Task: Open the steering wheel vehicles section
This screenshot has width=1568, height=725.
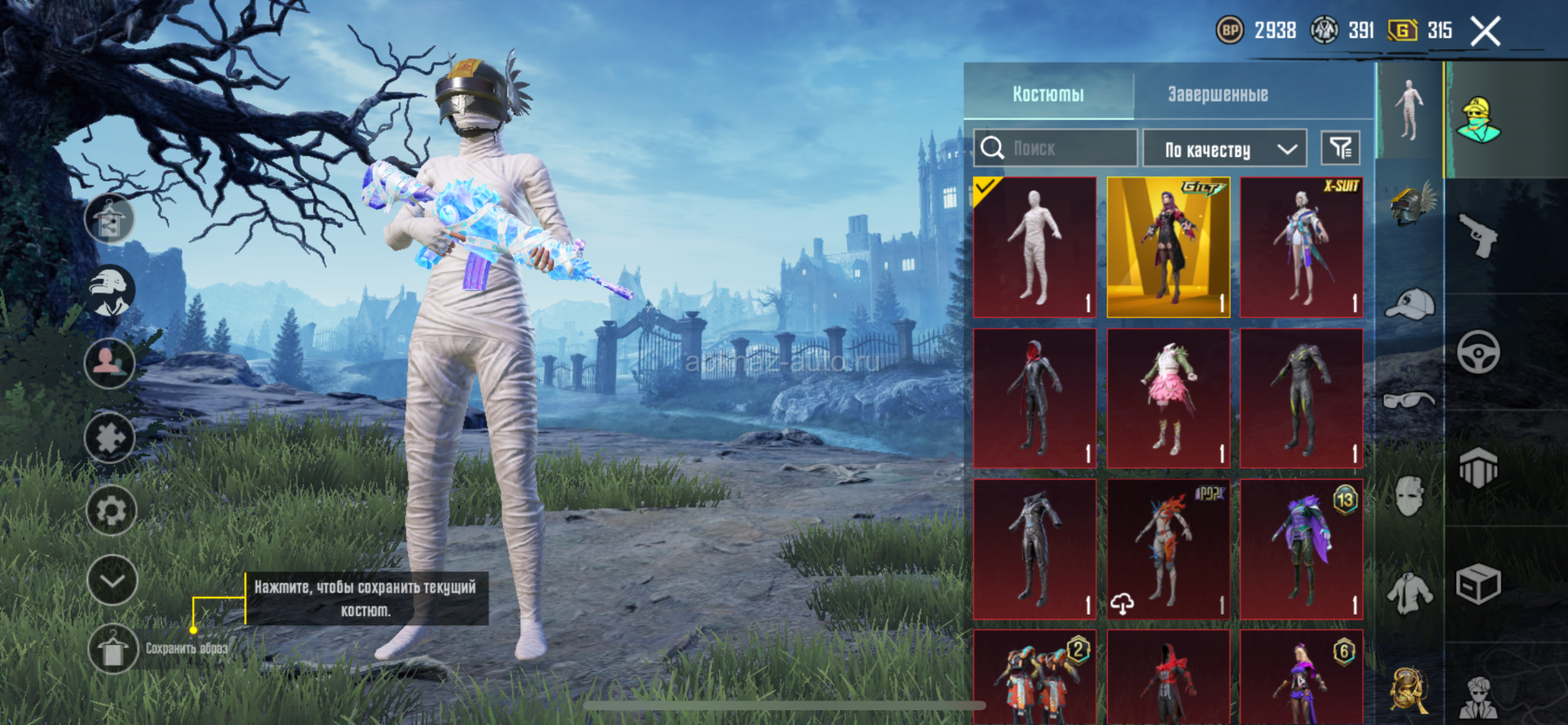Action: coord(1479,352)
